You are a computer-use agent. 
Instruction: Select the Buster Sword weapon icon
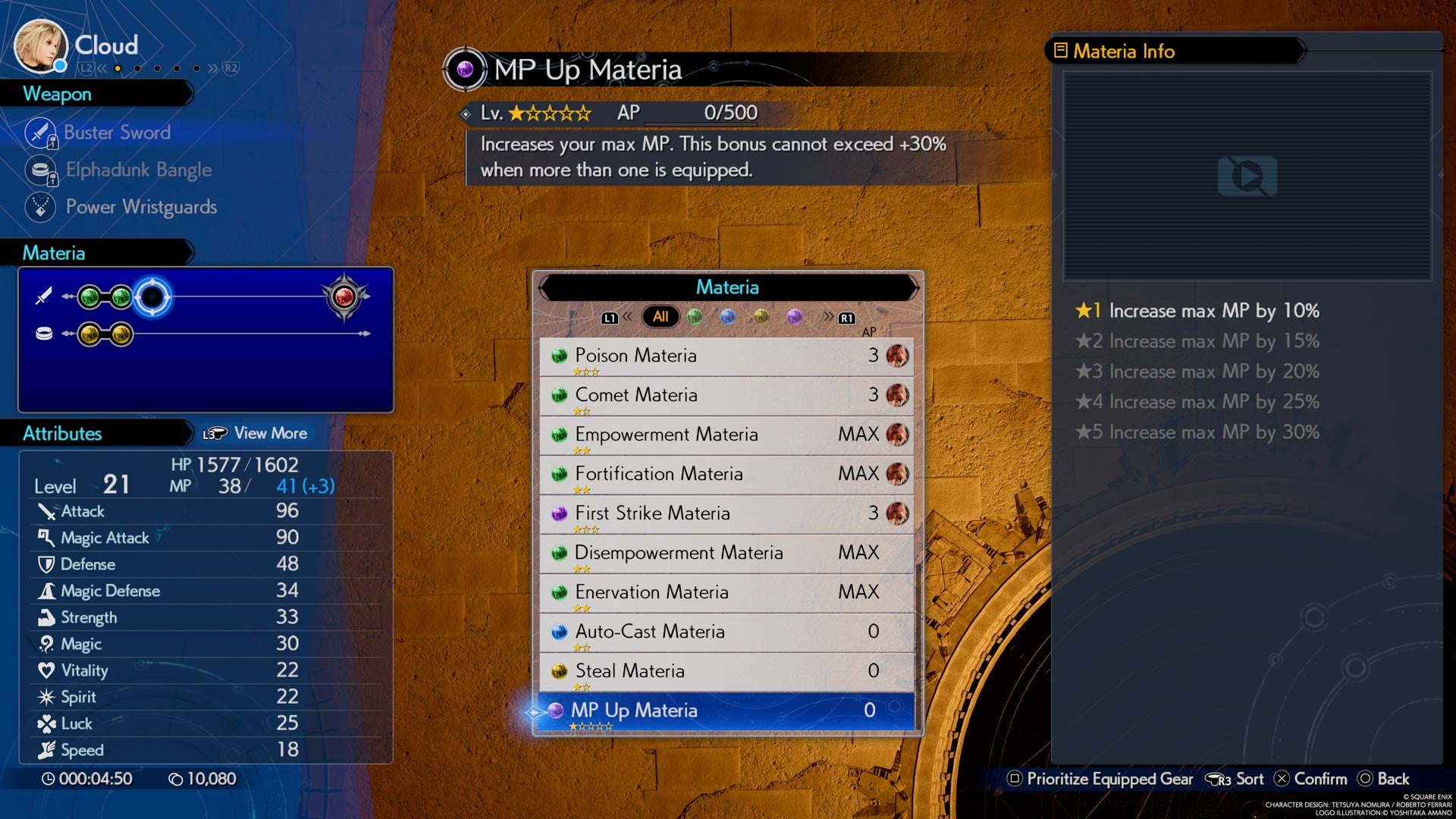click(39, 133)
